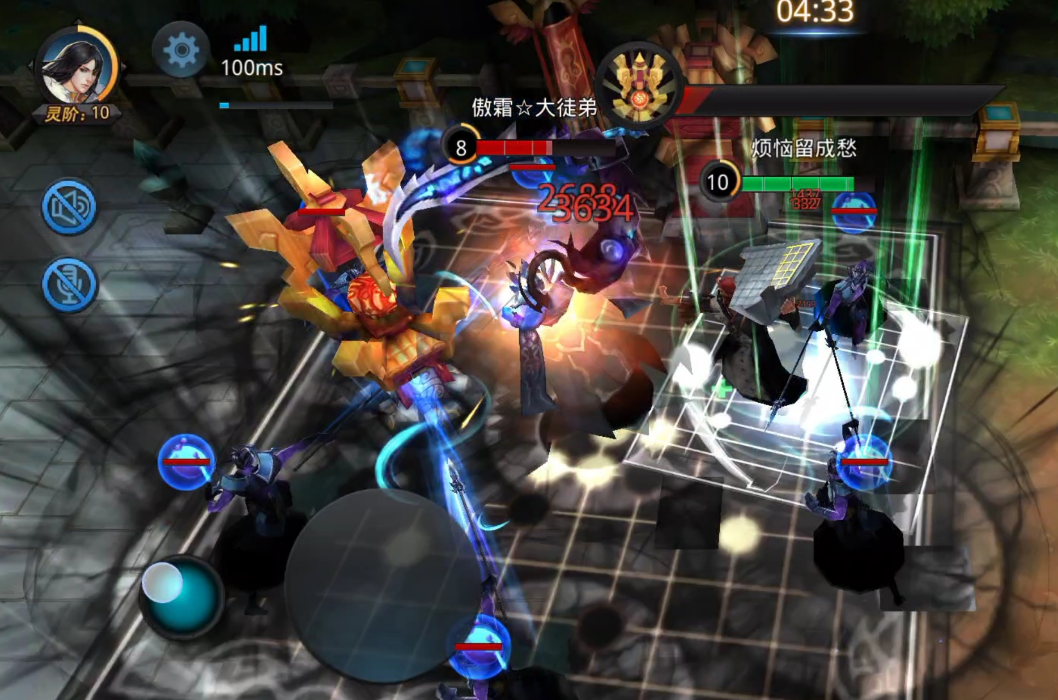Toggle the muted microphone button
Viewport: 1058px width, 700px height.
coord(69,284)
